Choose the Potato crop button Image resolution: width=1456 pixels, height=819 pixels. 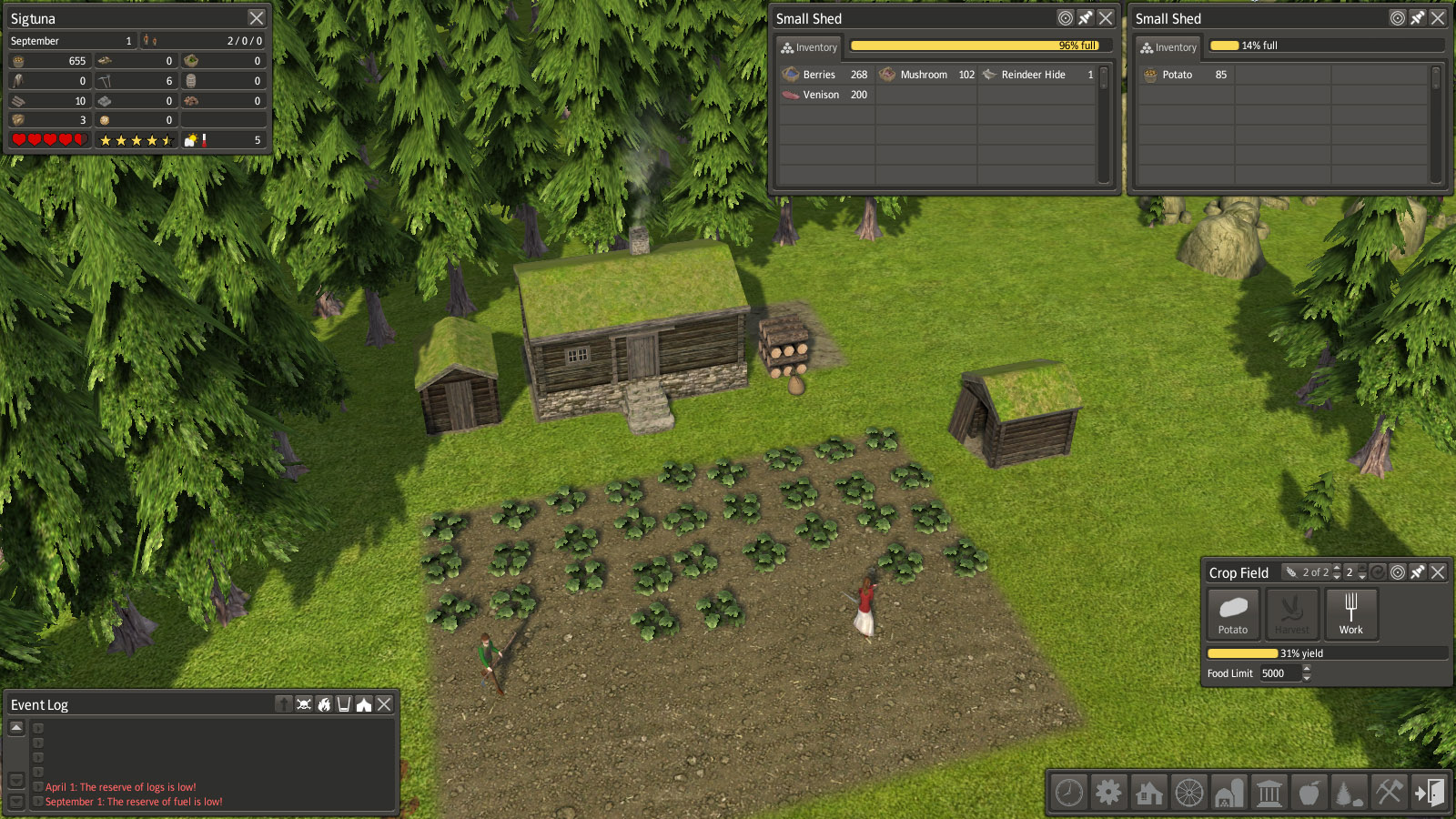(x=1233, y=613)
